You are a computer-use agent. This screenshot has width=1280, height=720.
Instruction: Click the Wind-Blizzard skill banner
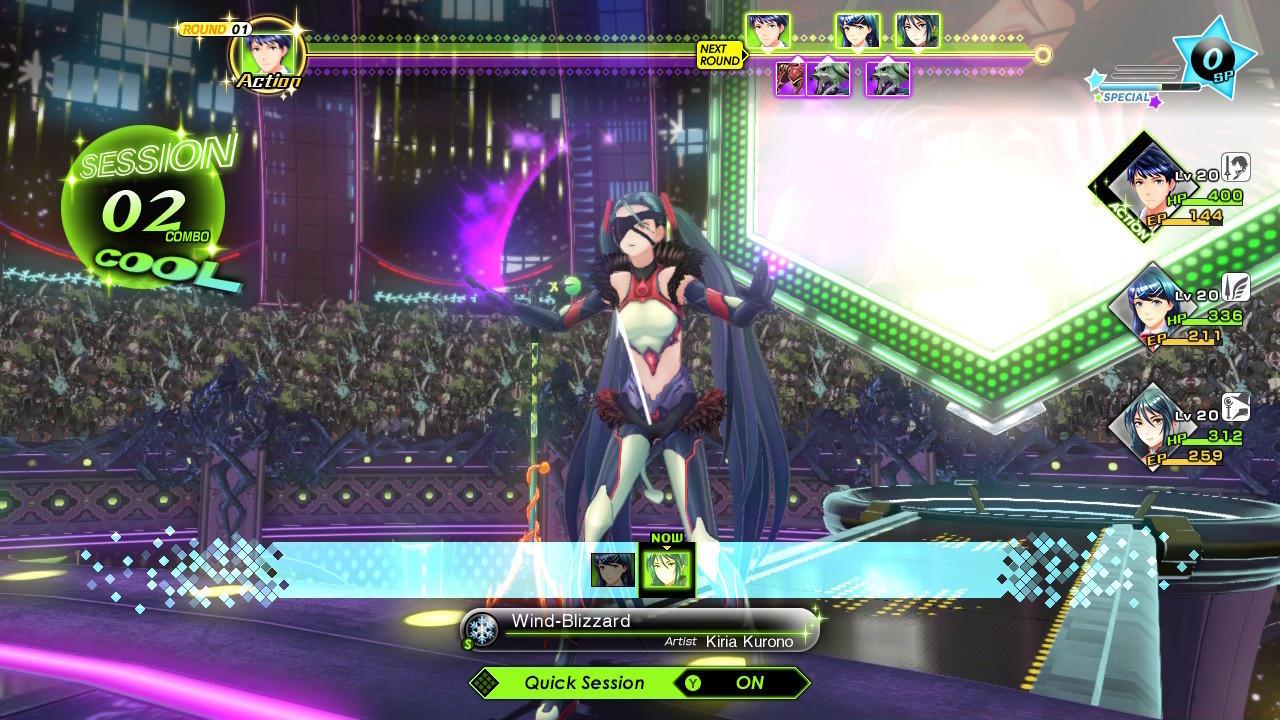tap(640, 631)
